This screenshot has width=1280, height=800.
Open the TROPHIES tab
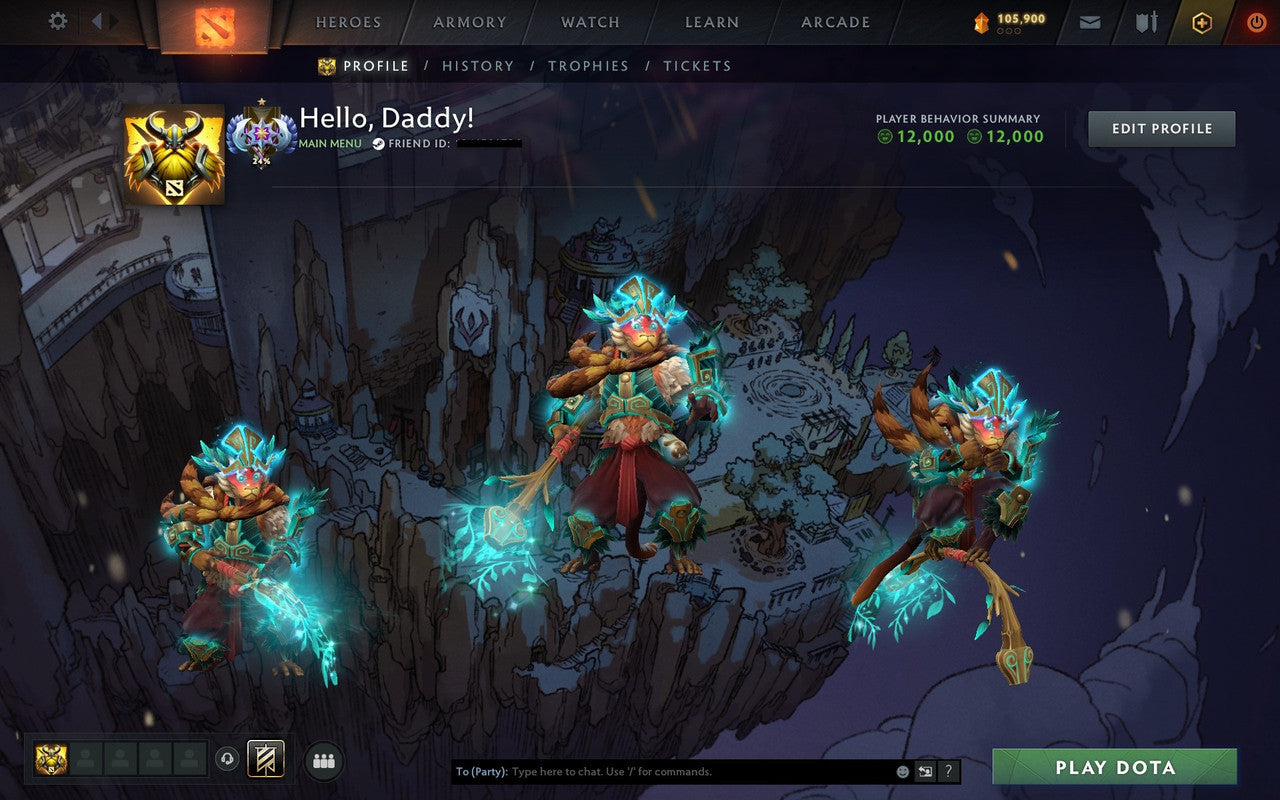[x=589, y=66]
